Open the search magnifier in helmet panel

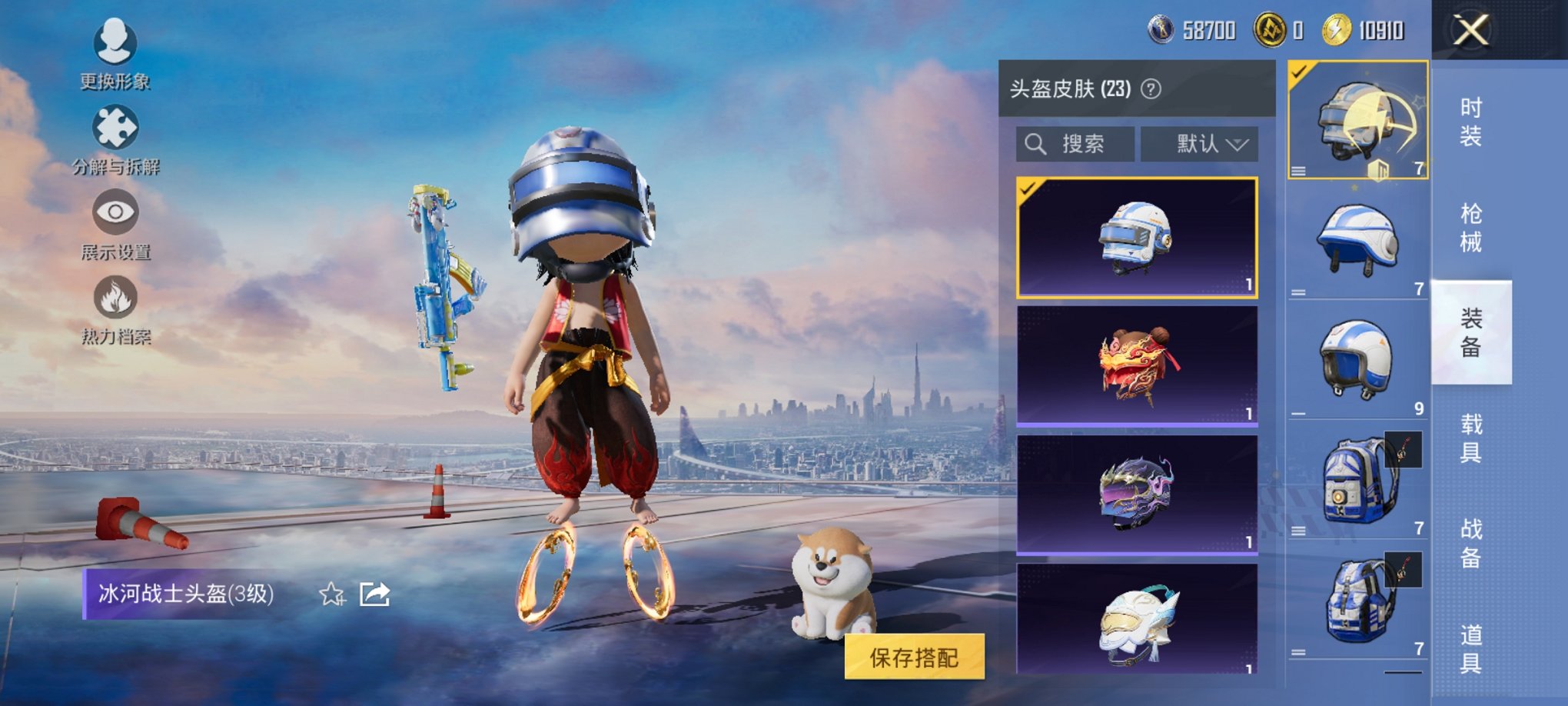click(1034, 144)
